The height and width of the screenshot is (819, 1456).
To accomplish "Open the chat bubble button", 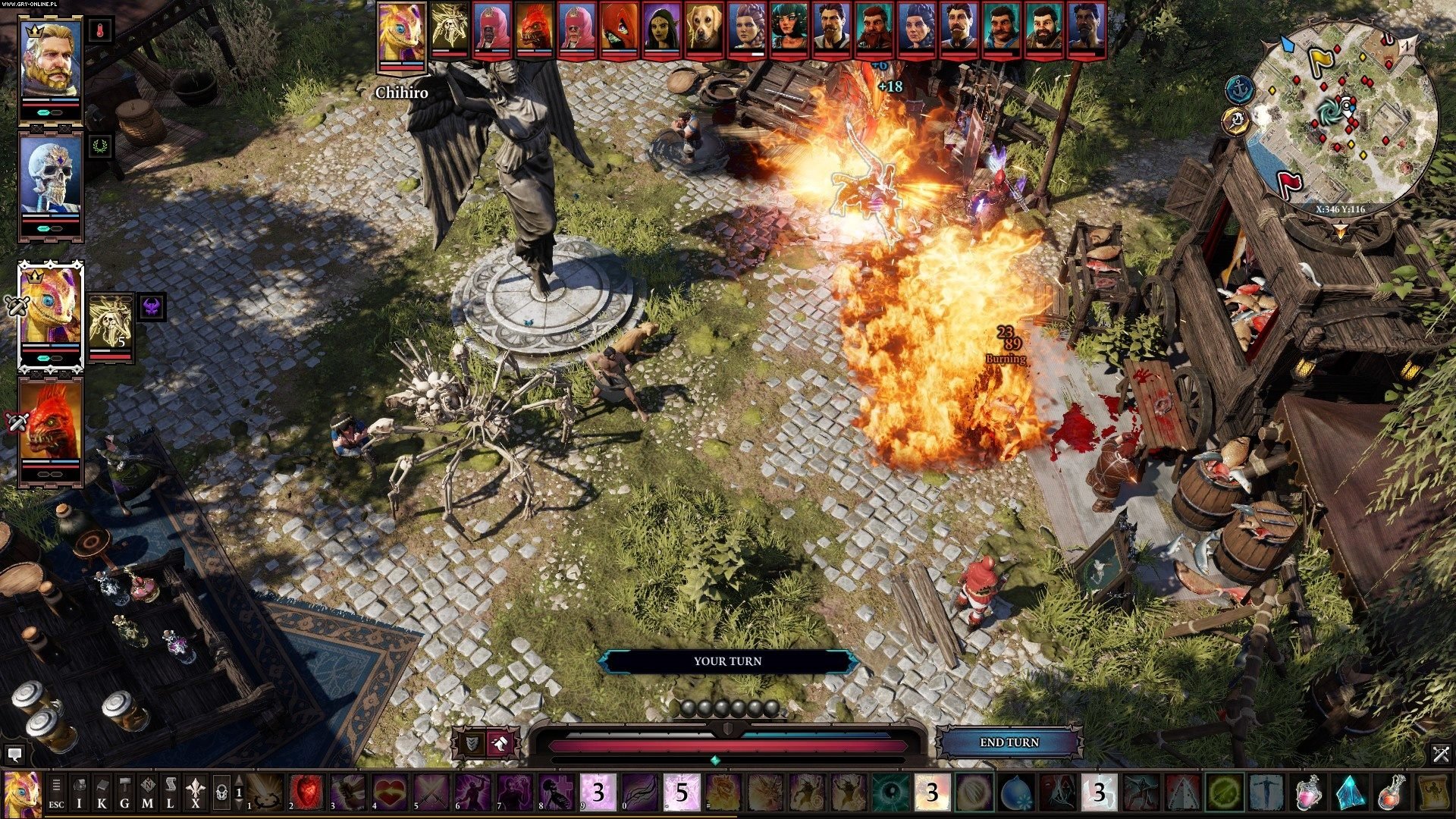I will (14, 755).
